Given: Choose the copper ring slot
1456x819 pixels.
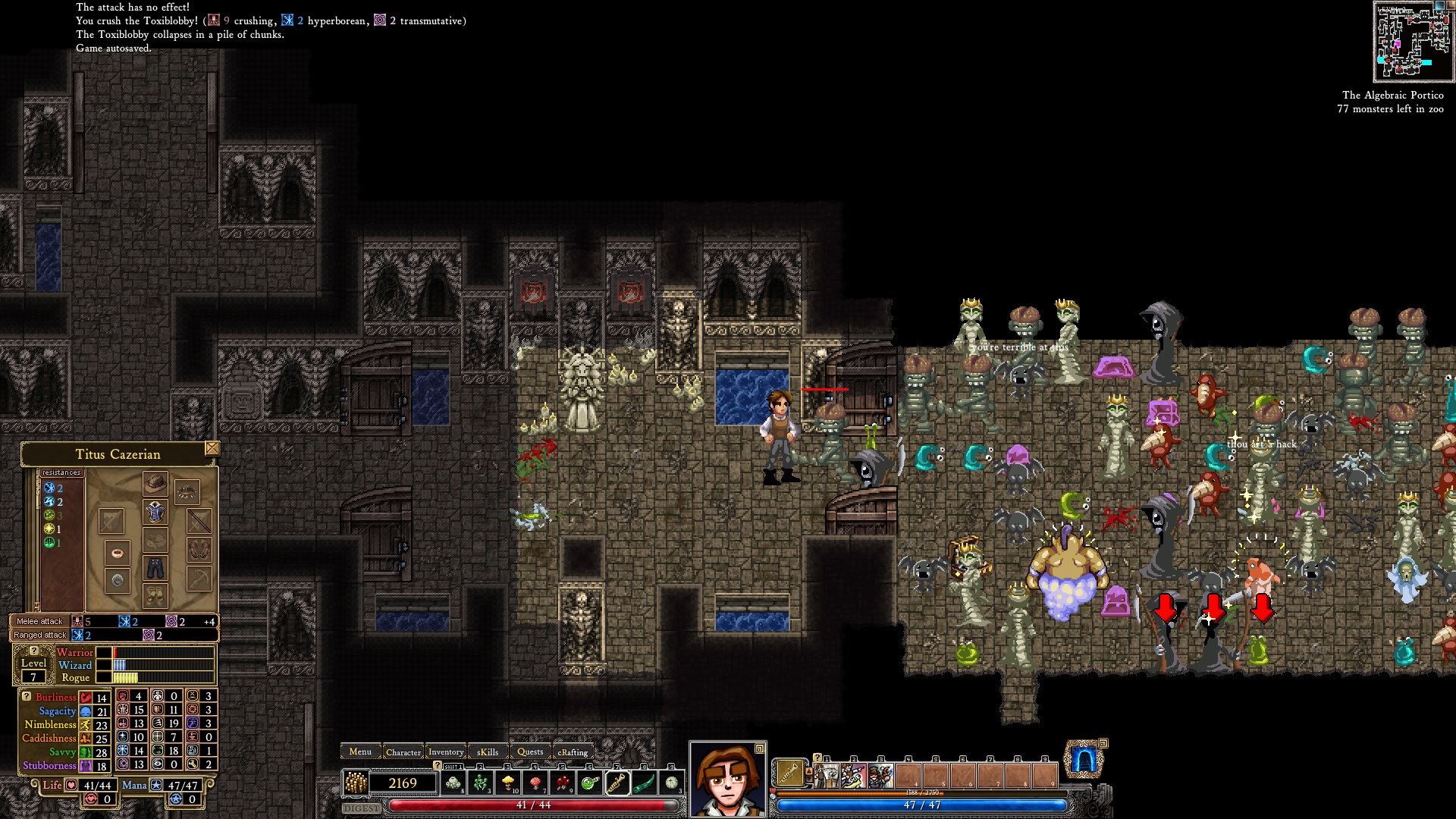Looking at the screenshot, I should click(117, 552).
